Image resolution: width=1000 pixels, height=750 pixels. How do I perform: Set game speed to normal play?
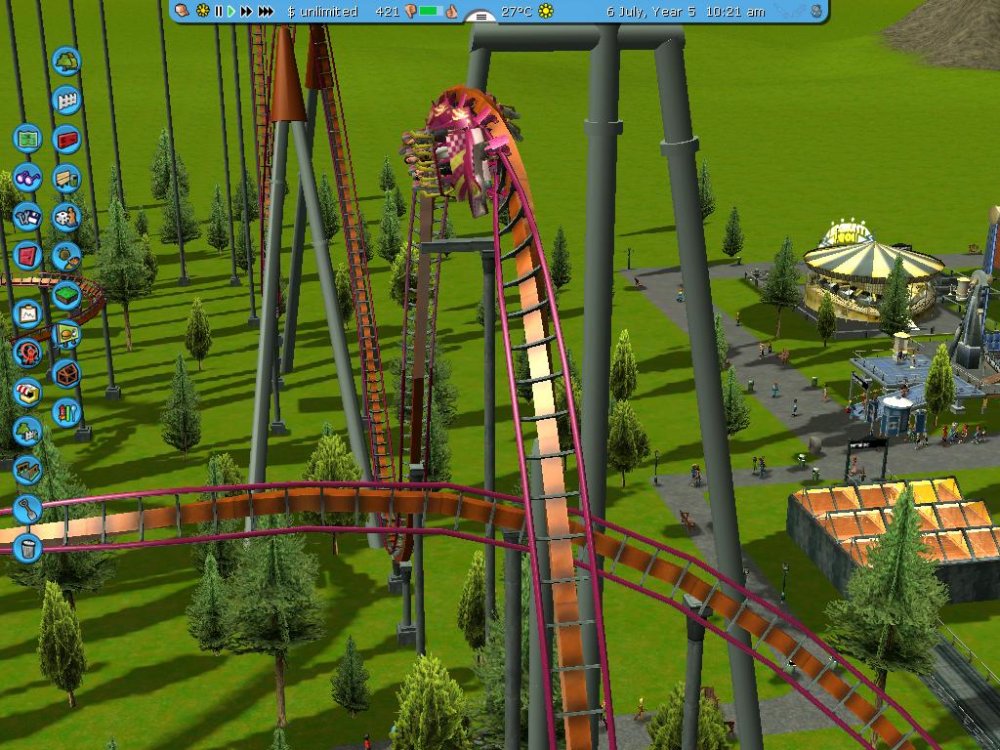click(x=231, y=11)
